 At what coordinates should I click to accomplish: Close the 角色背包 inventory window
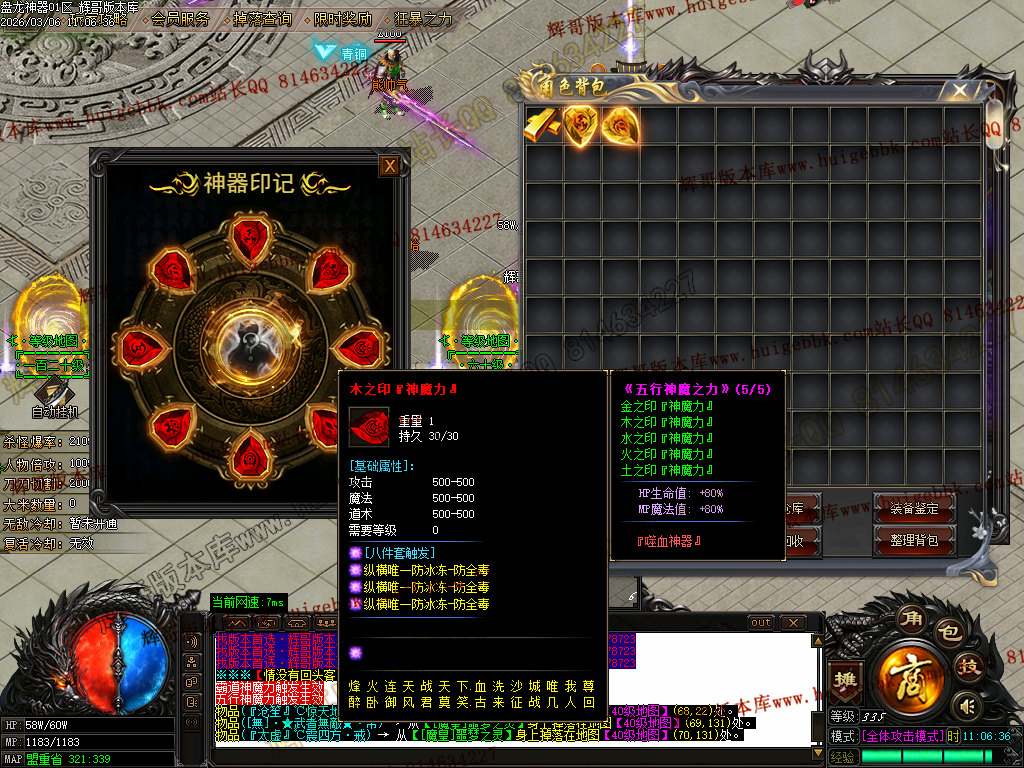point(960,91)
